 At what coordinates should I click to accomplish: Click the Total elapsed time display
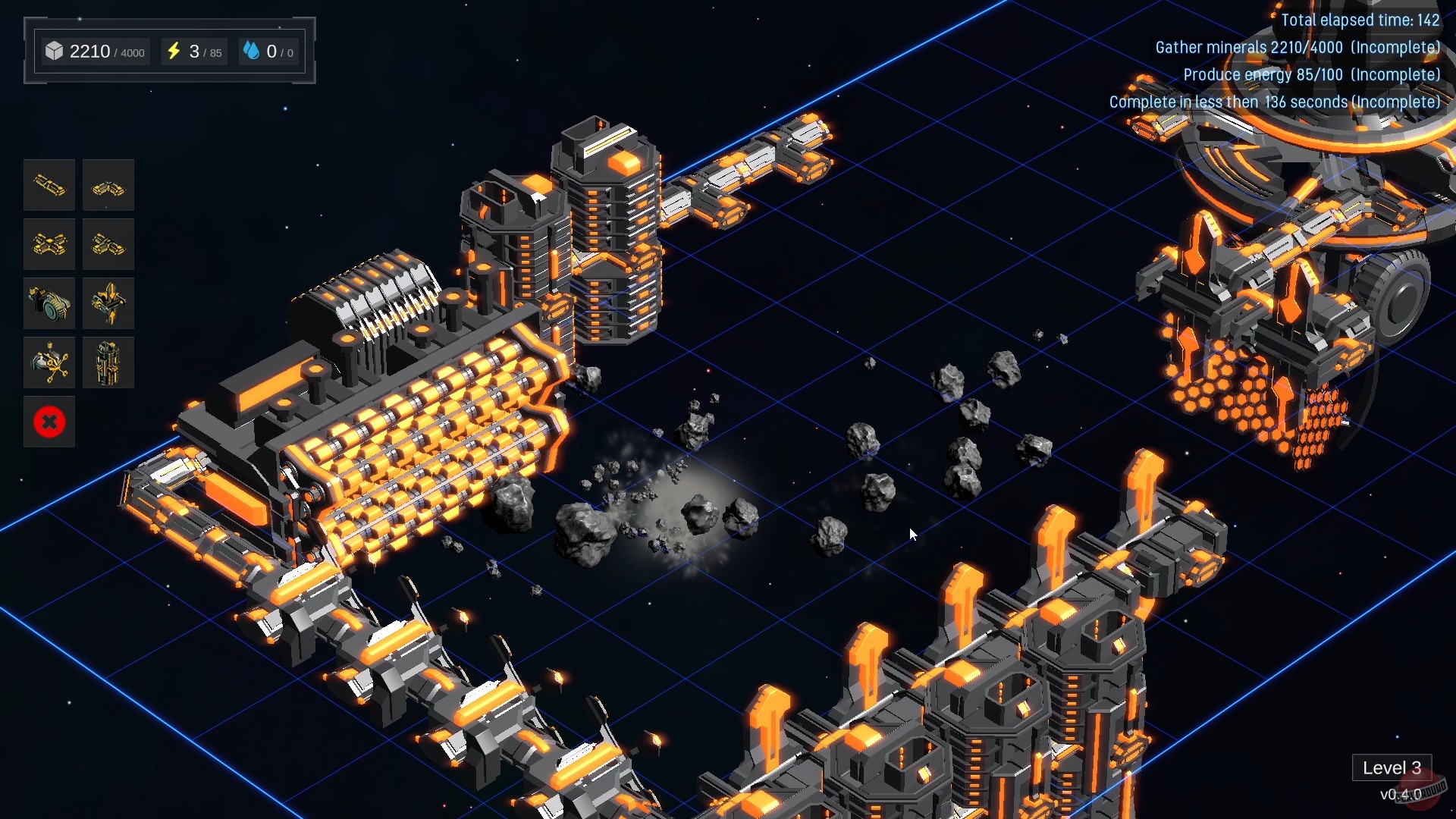click(1360, 20)
